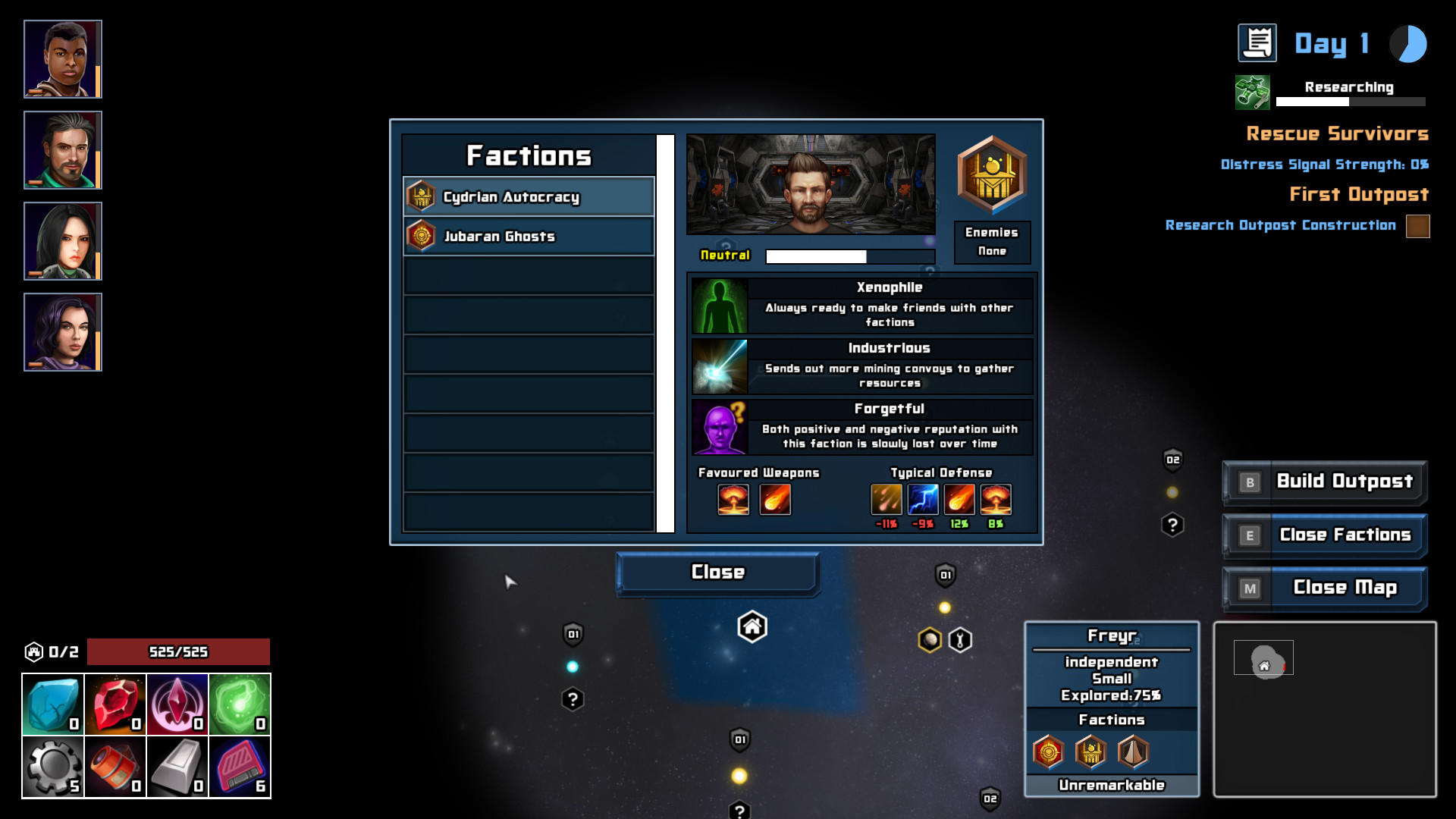Click the journal icon beside Day 1
Screen dimensions: 1456x819
(x=1258, y=43)
